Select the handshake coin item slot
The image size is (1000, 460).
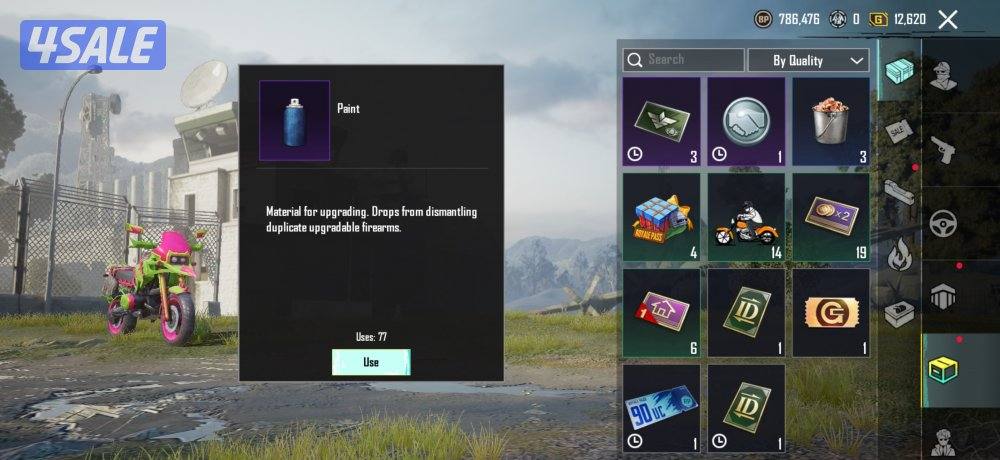[x=746, y=122]
